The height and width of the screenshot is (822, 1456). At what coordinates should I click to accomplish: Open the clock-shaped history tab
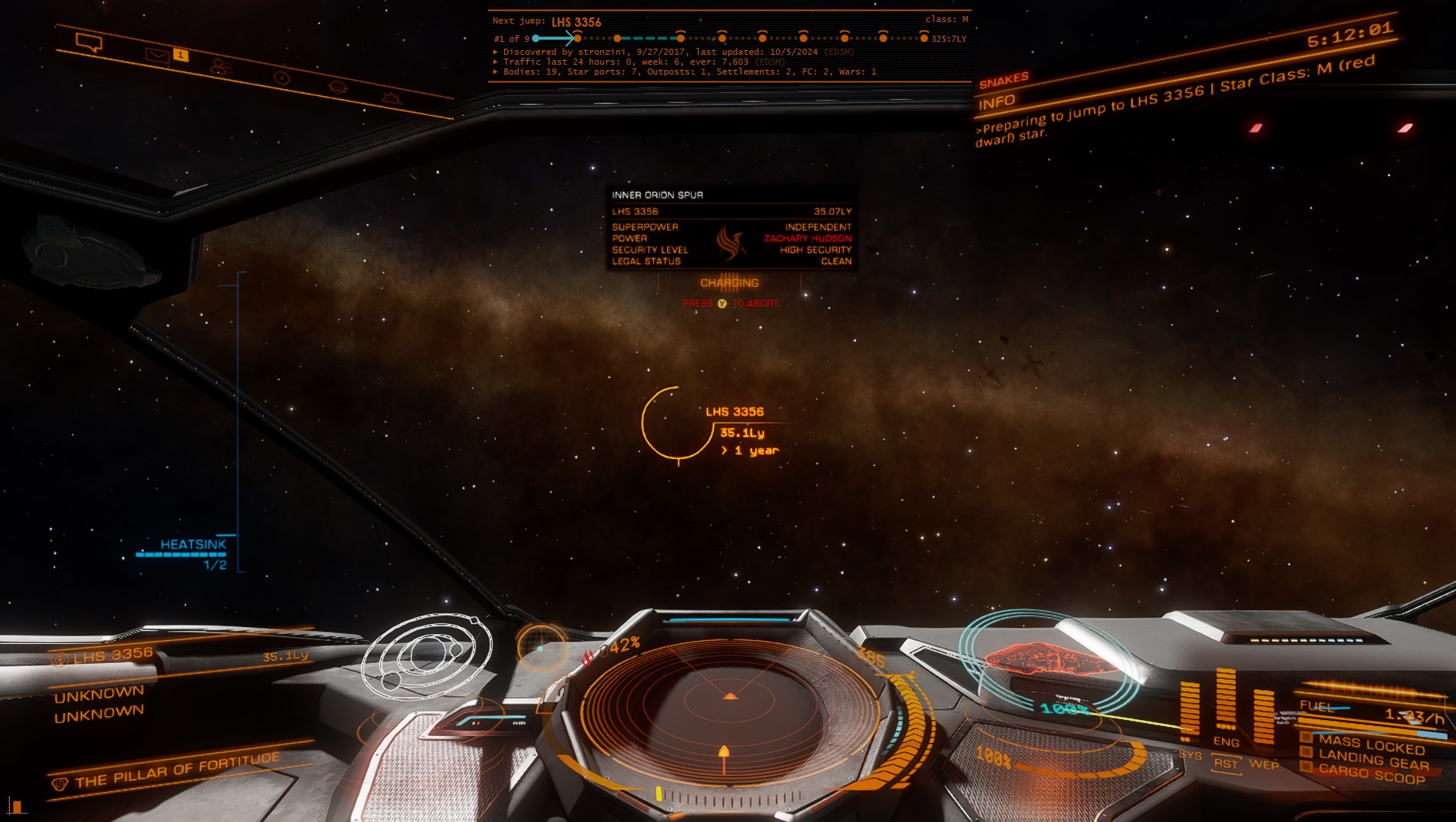click(x=282, y=78)
